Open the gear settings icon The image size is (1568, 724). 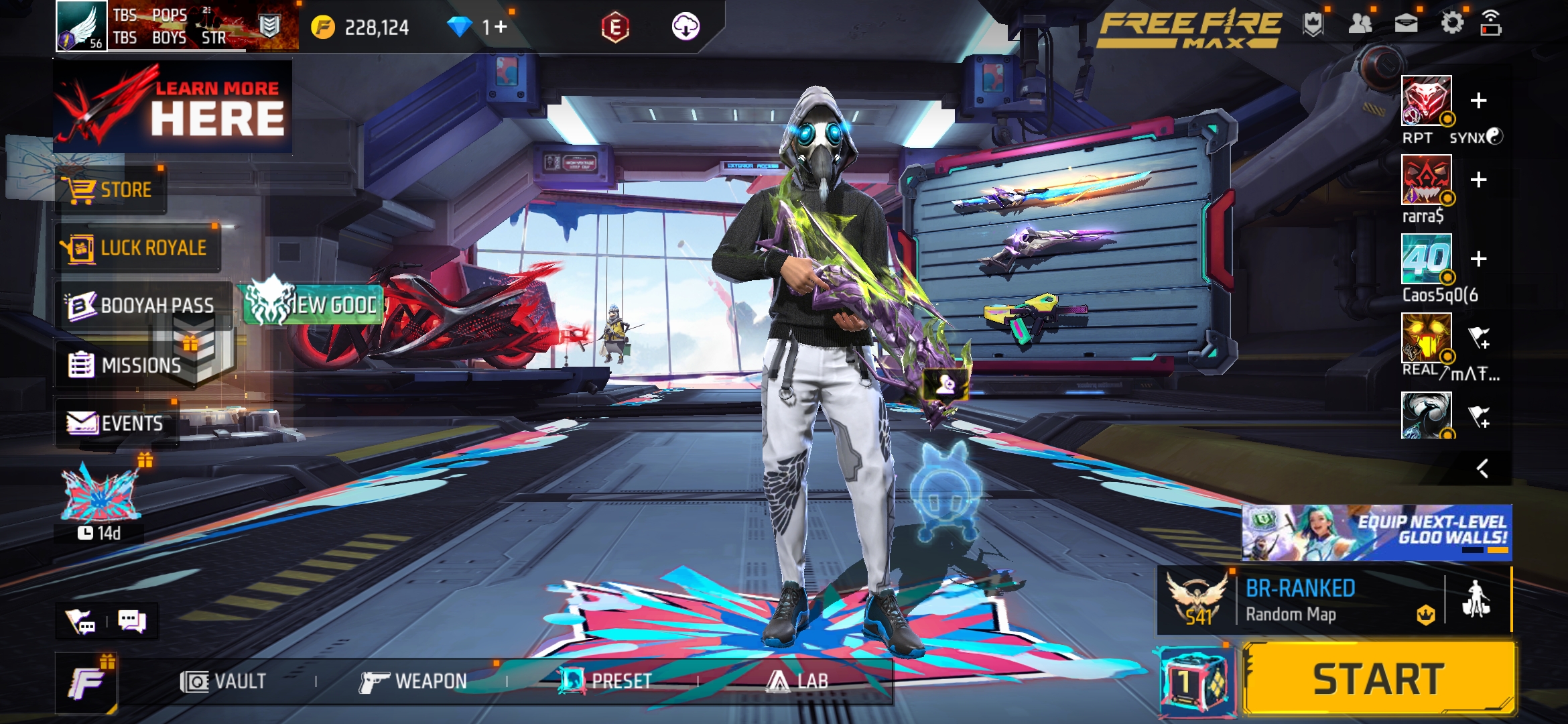tap(1452, 24)
